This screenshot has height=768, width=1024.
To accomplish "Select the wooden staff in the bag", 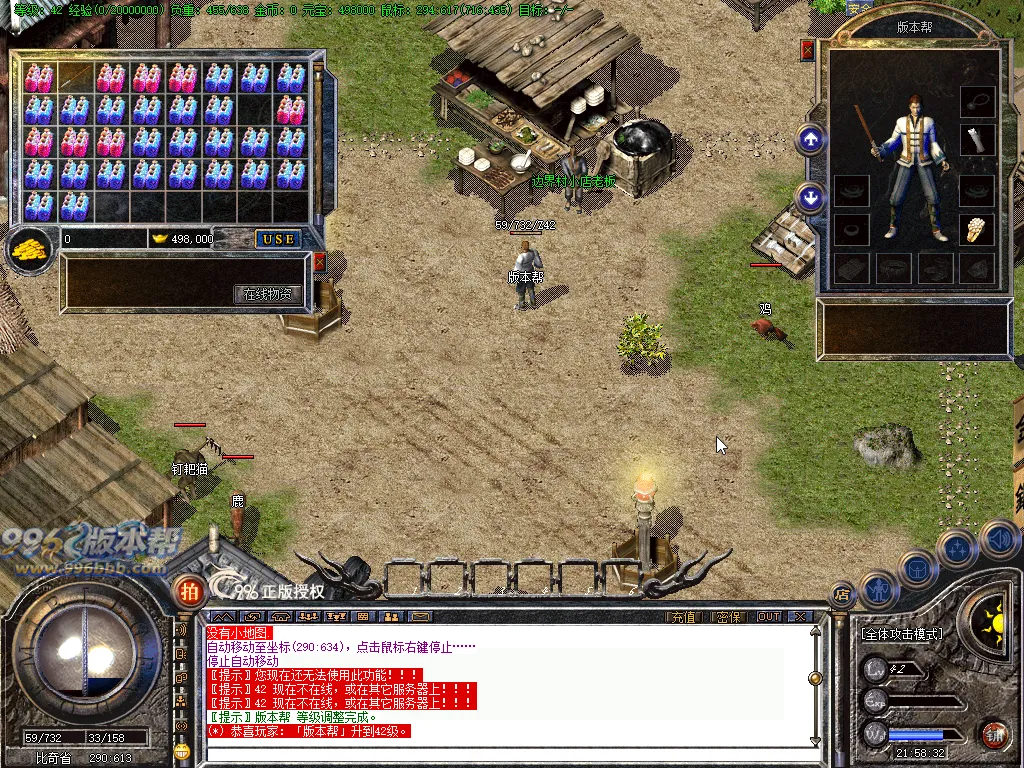I will (75, 76).
